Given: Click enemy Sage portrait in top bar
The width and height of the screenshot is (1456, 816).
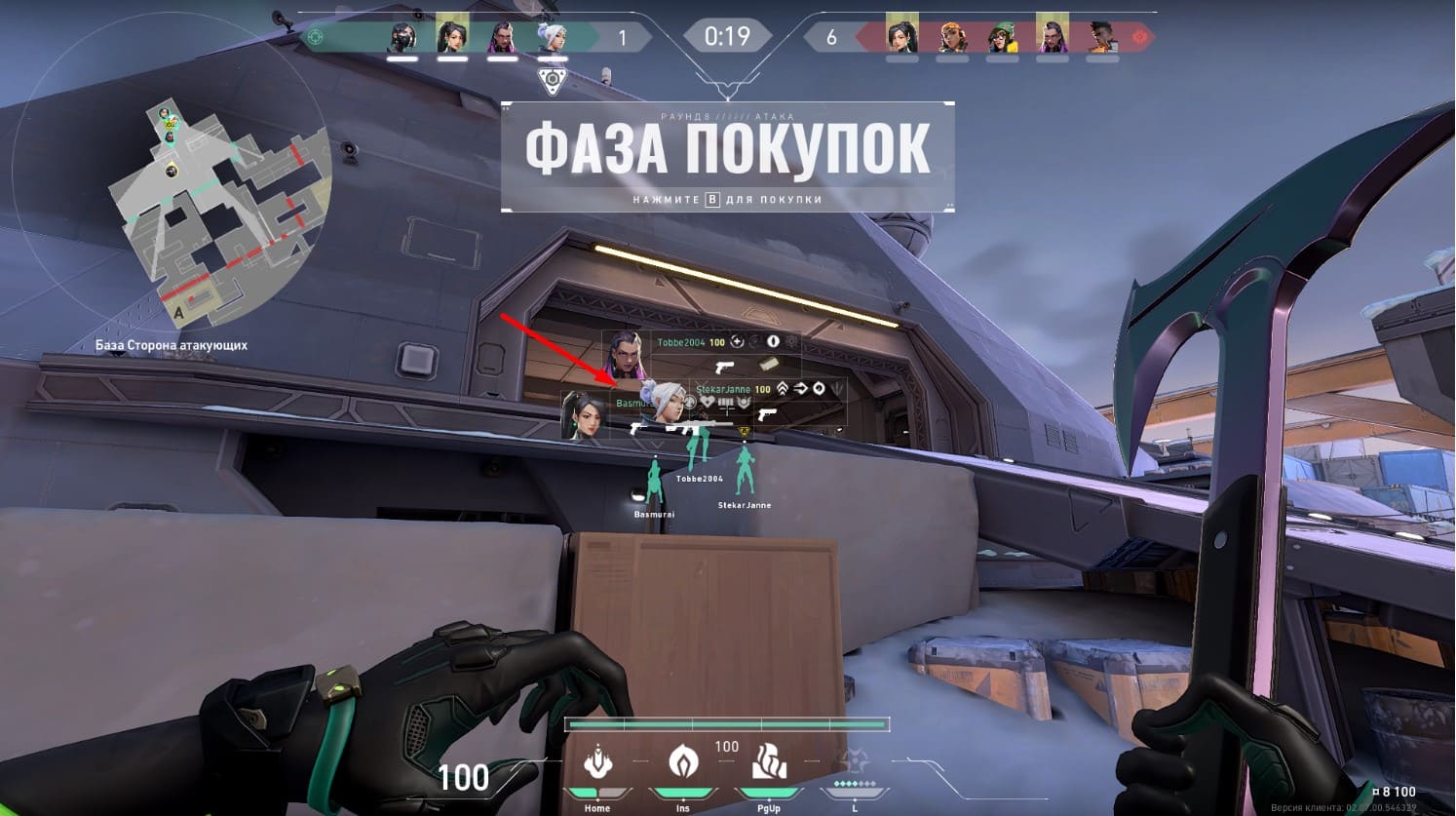Looking at the screenshot, I should coord(901,37).
